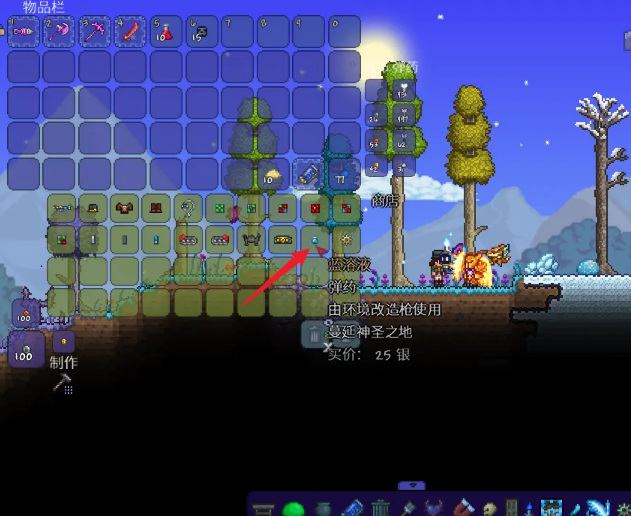Viewport: 631px width, 516px height.
Task: Select the orange sword hotbar slot
Action: pos(130,33)
